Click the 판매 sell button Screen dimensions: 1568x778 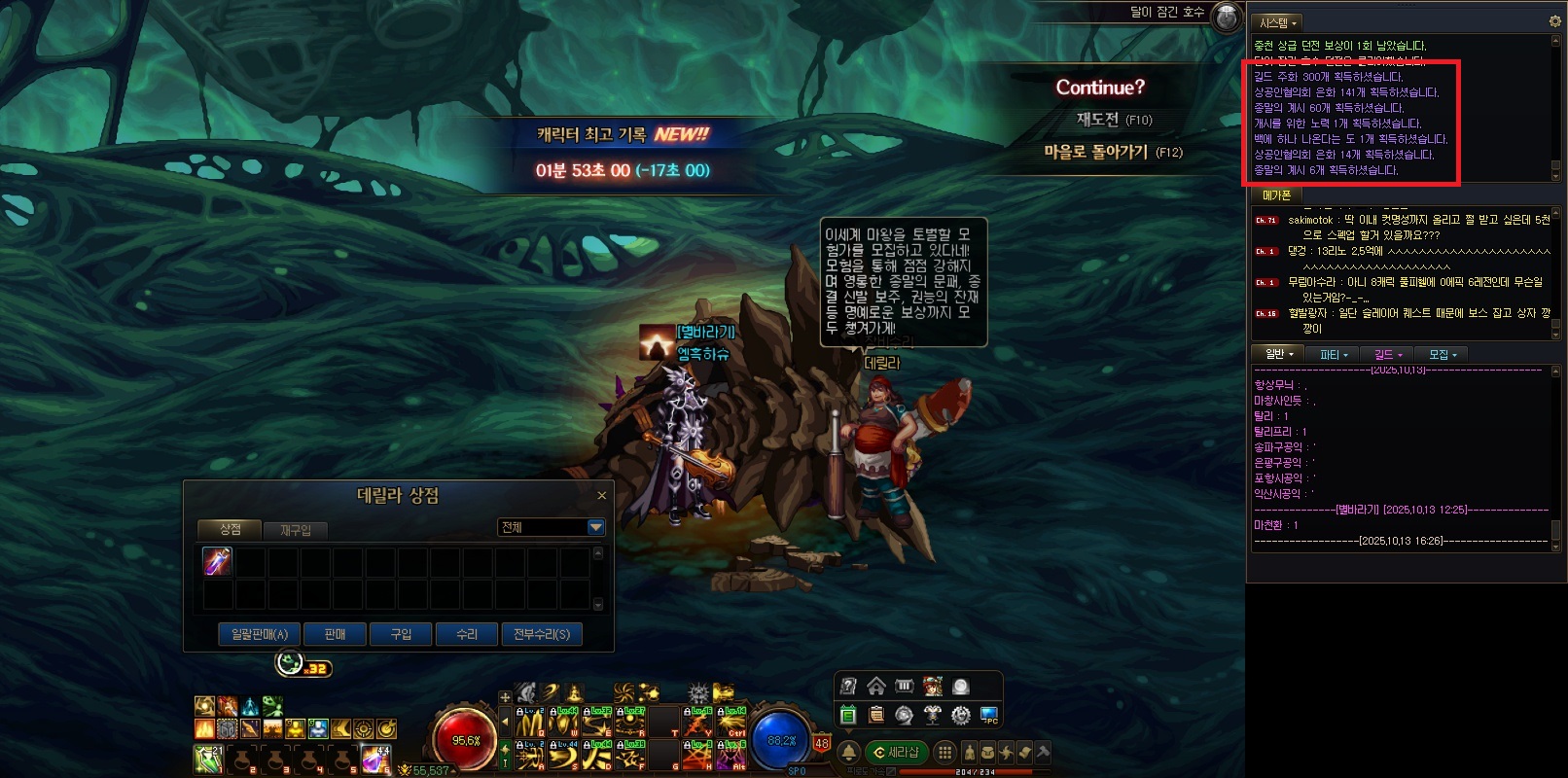click(335, 634)
